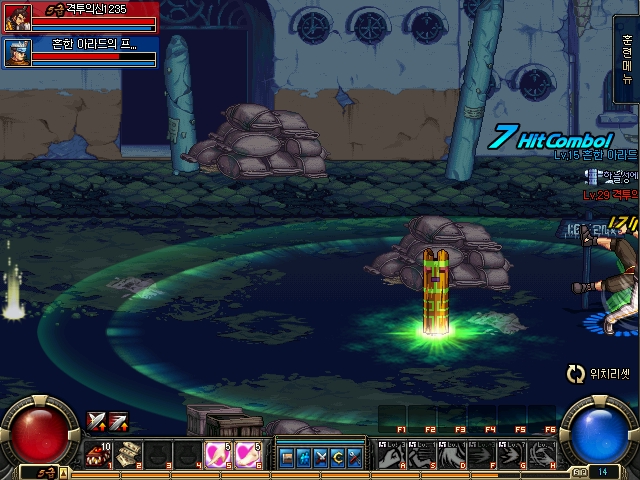Expand the arrow button beside level plate

click(x=63, y=470)
